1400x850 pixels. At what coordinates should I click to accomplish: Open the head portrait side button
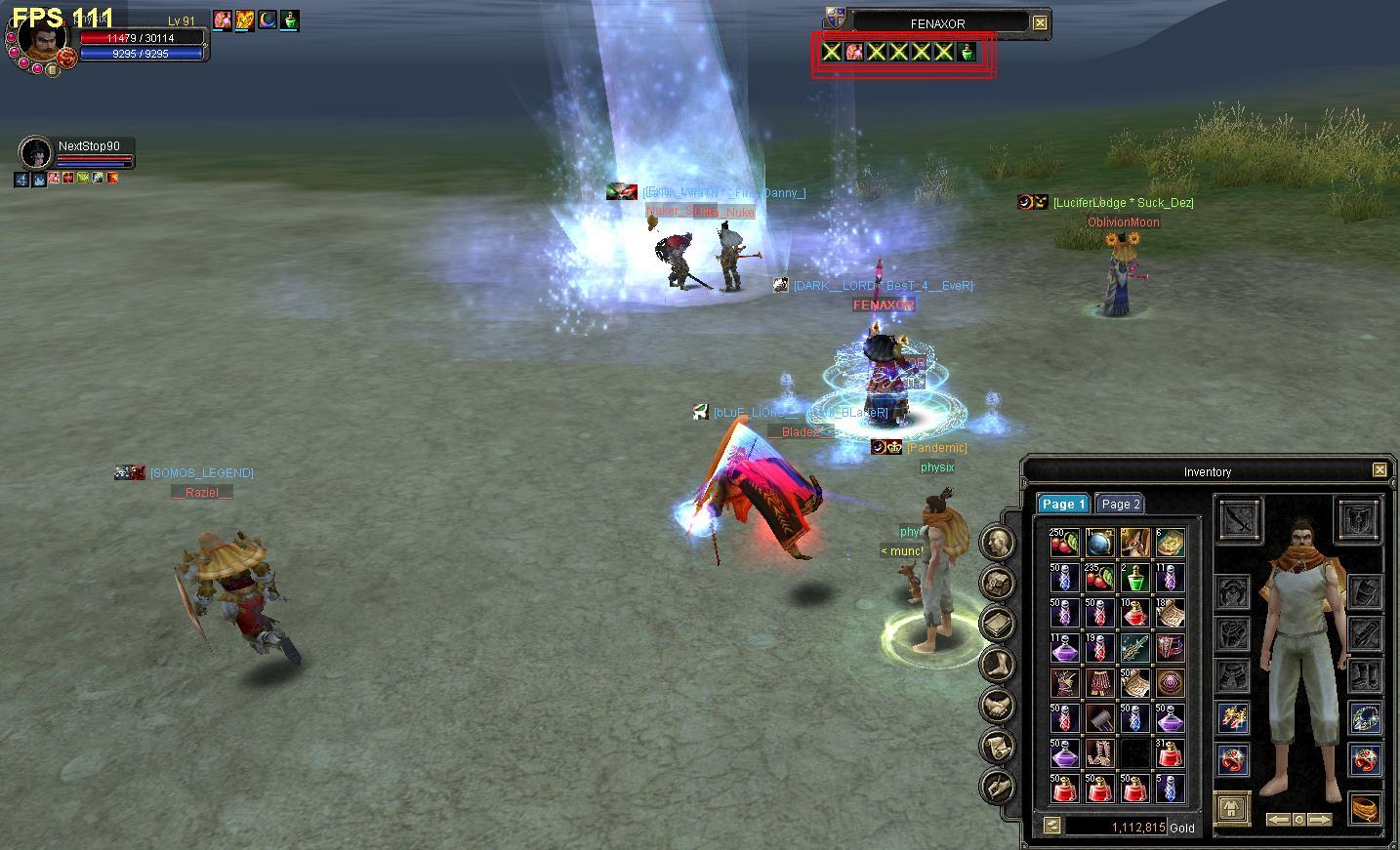997,542
